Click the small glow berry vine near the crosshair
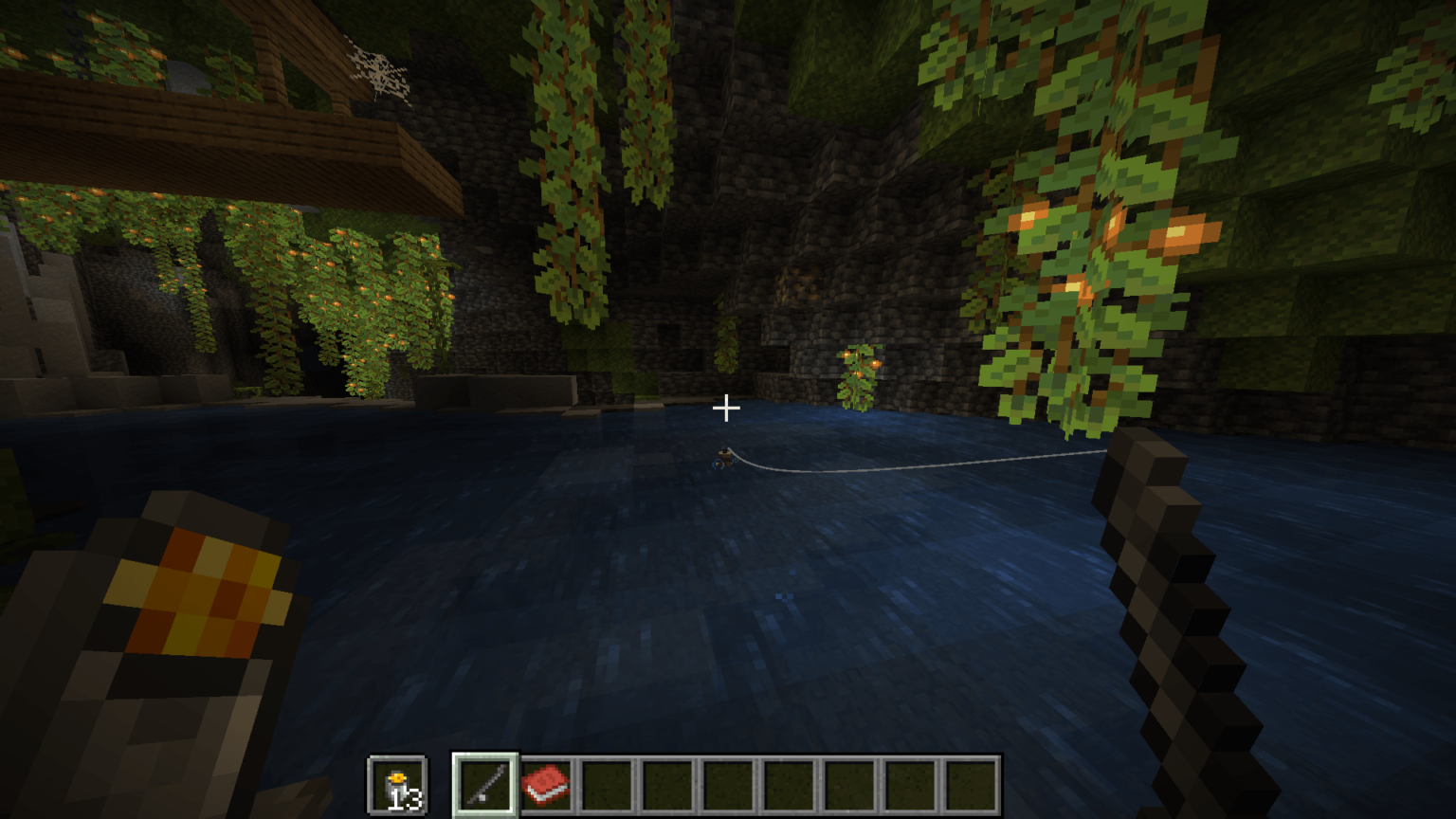Image resolution: width=1456 pixels, height=819 pixels. point(858,374)
